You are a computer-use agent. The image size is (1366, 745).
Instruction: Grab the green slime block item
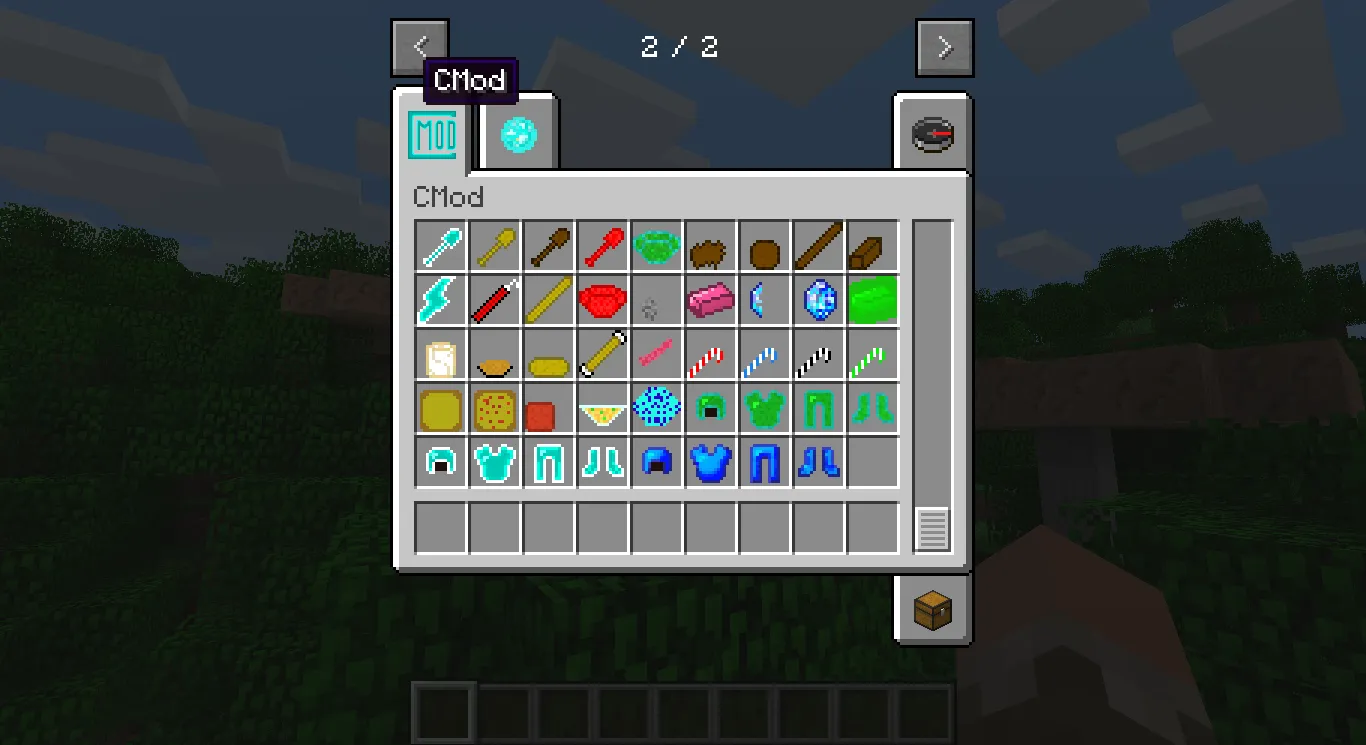tap(872, 300)
